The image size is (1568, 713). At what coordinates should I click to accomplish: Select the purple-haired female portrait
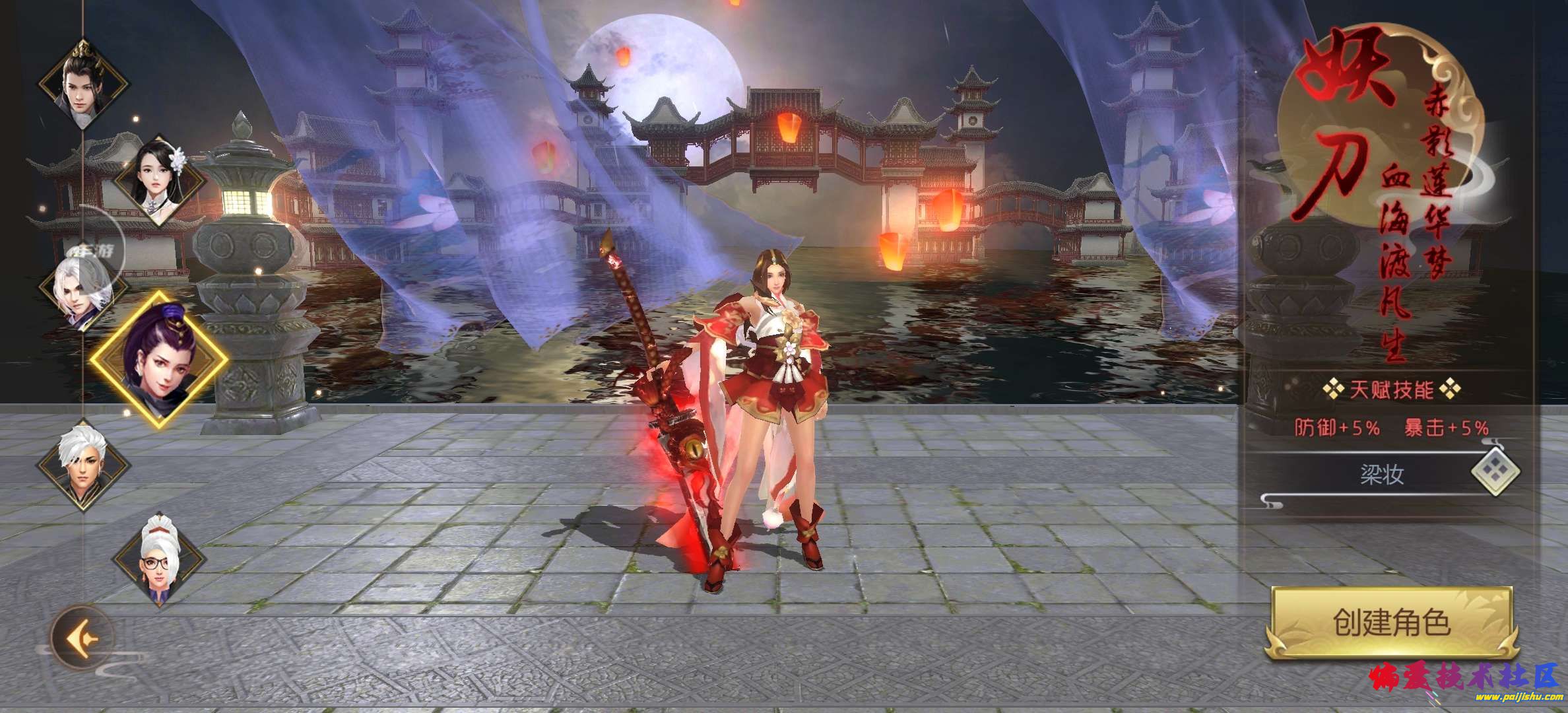[x=159, y=360]
